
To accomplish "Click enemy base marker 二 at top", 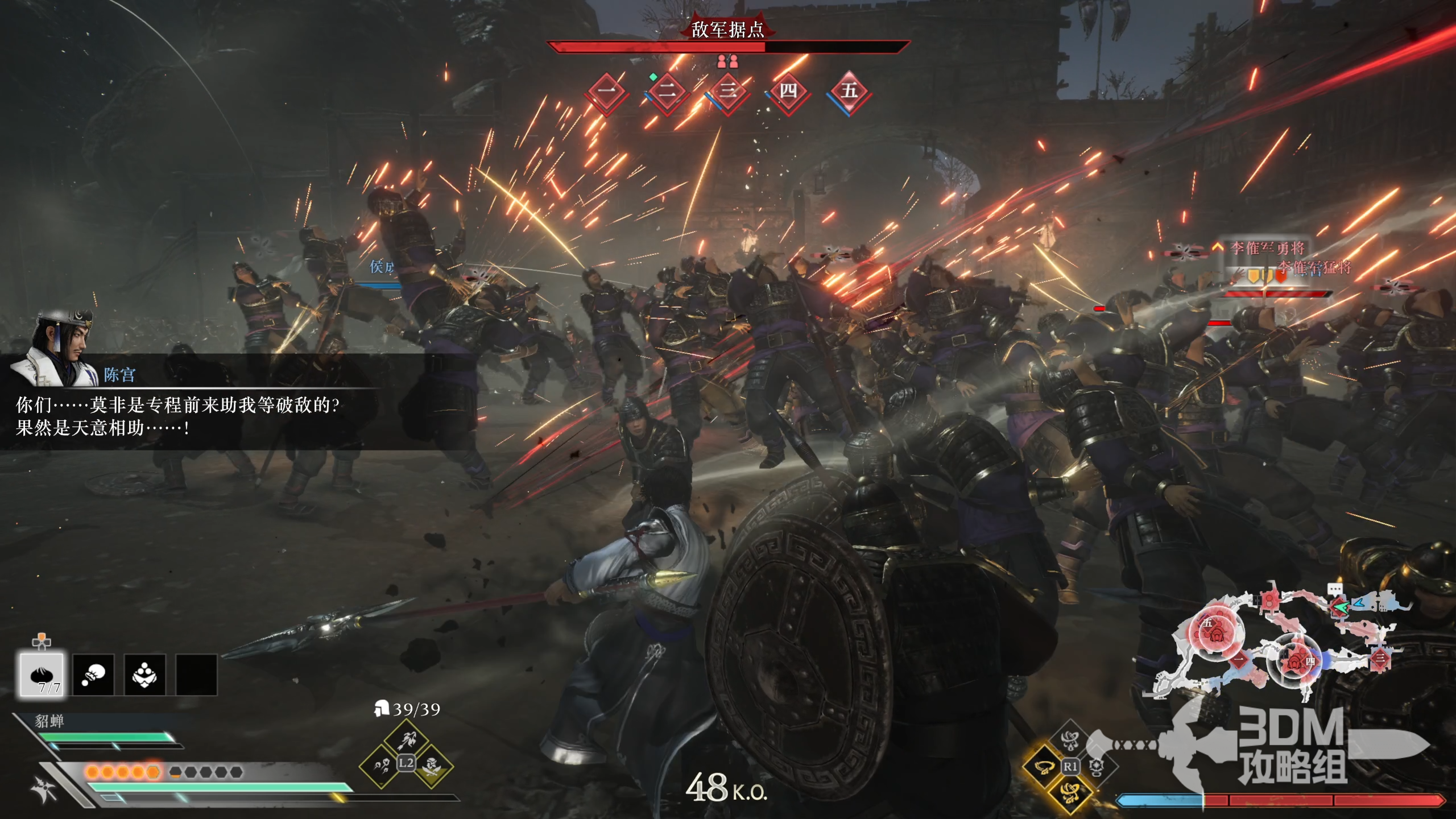I will 668,92.
